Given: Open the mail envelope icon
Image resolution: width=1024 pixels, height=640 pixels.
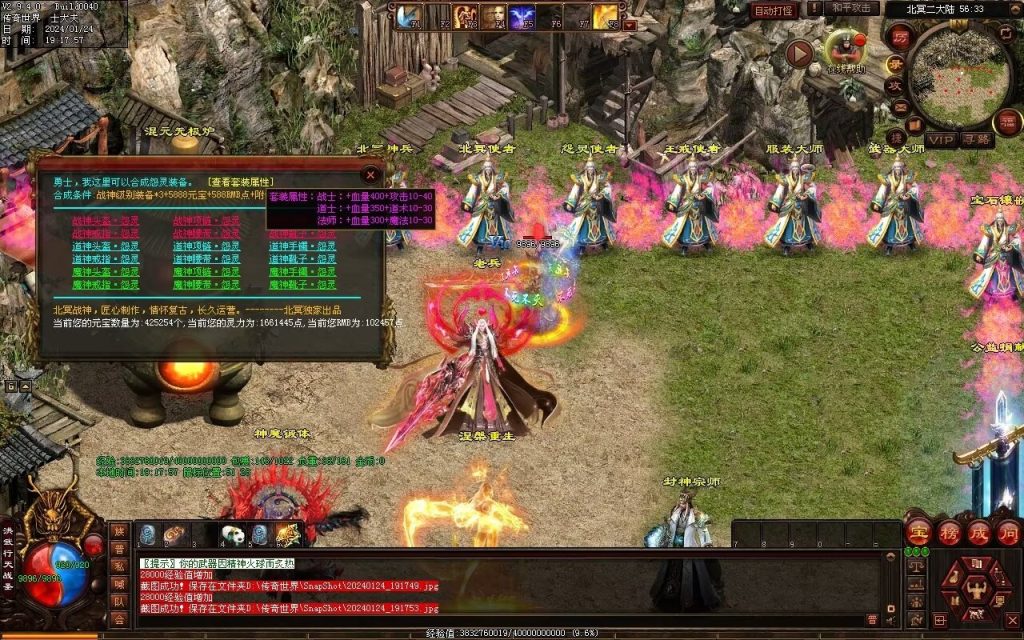Looking at the screenshot, I should [899, 106].
